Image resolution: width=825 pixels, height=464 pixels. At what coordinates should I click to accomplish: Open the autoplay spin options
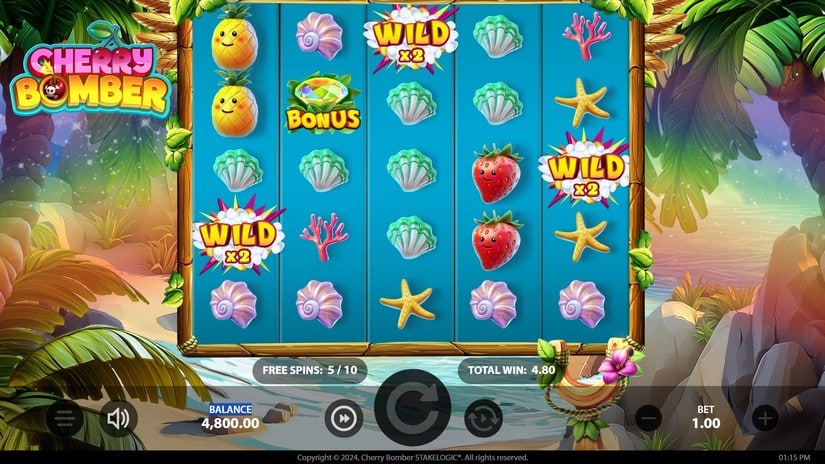(x=482, y=419)
